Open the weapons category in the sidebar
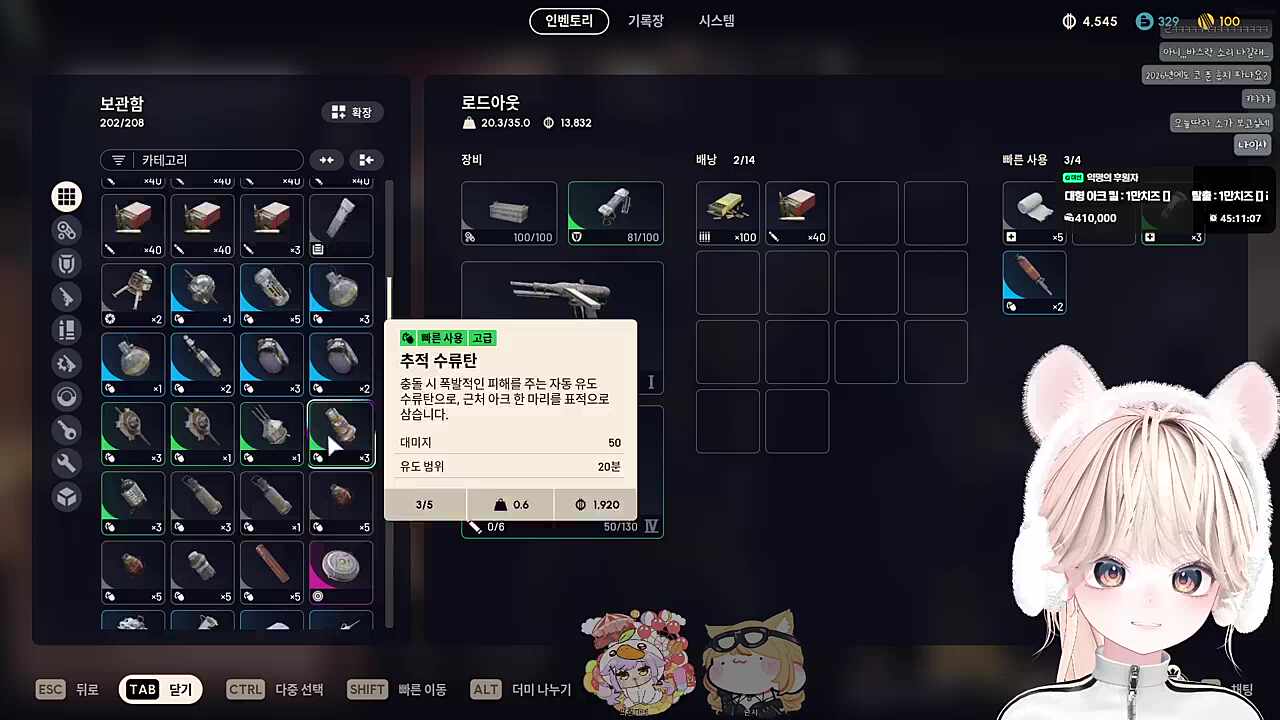This screenshot has width=1280, height=720. (66, 297)
